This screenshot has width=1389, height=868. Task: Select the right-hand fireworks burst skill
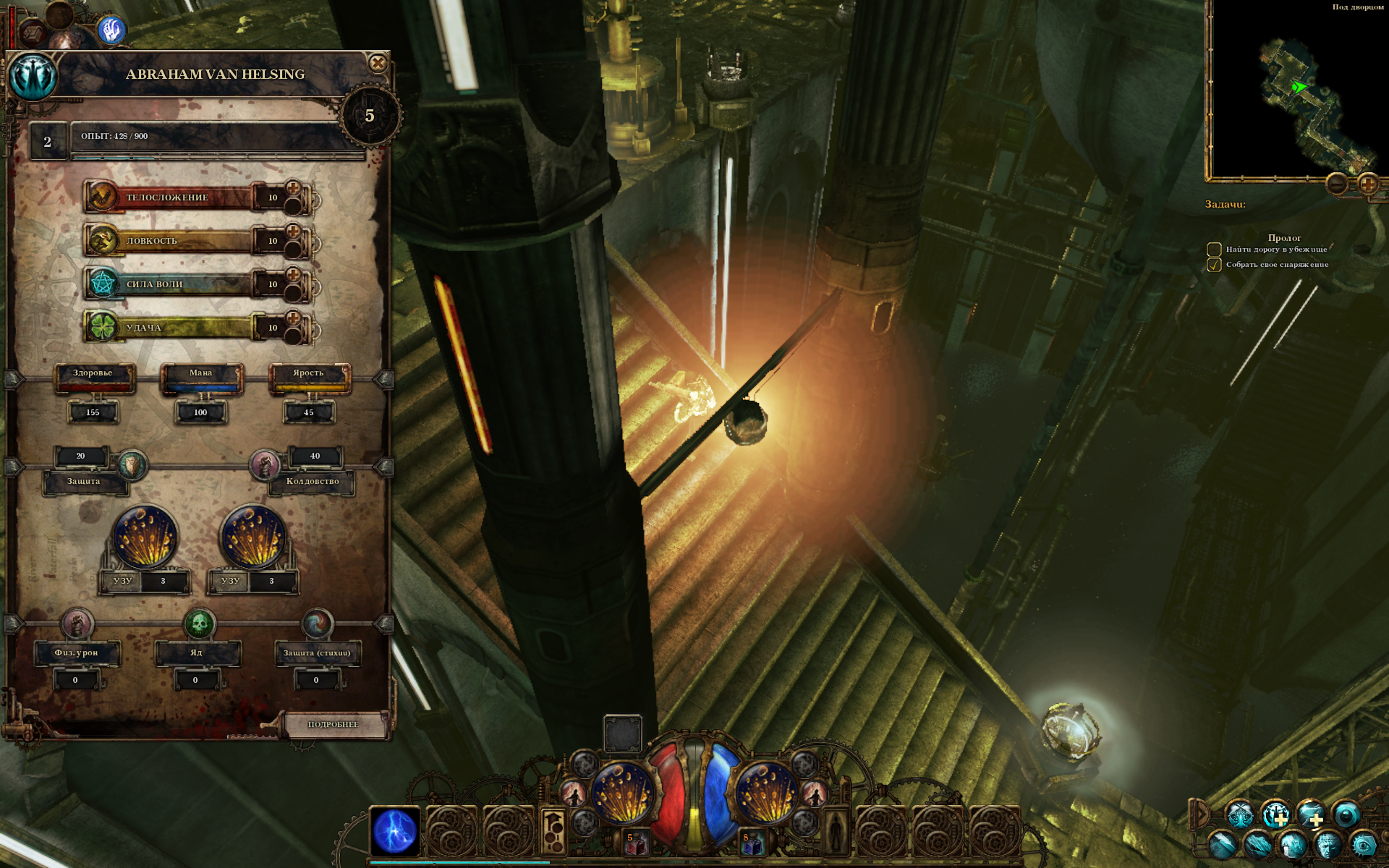pos(765,793)
